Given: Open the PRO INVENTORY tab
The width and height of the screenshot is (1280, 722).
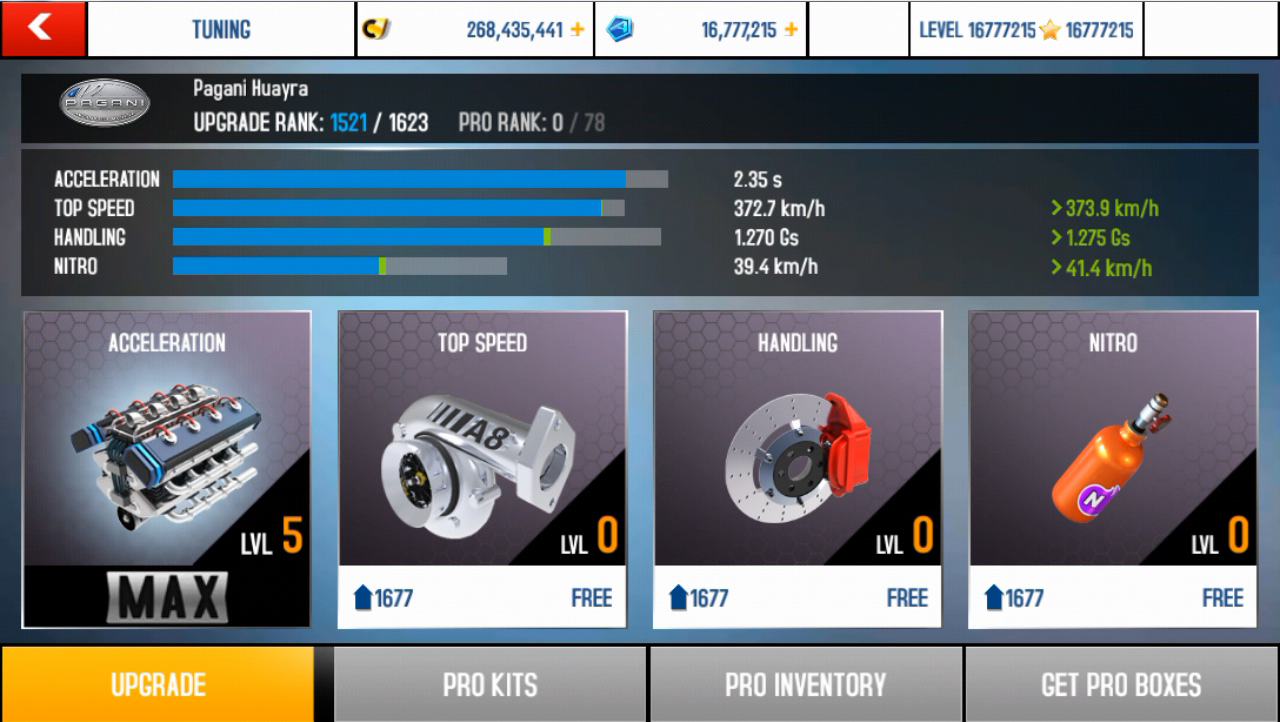Looking at the screenshot, I should [x=806, y=684].
